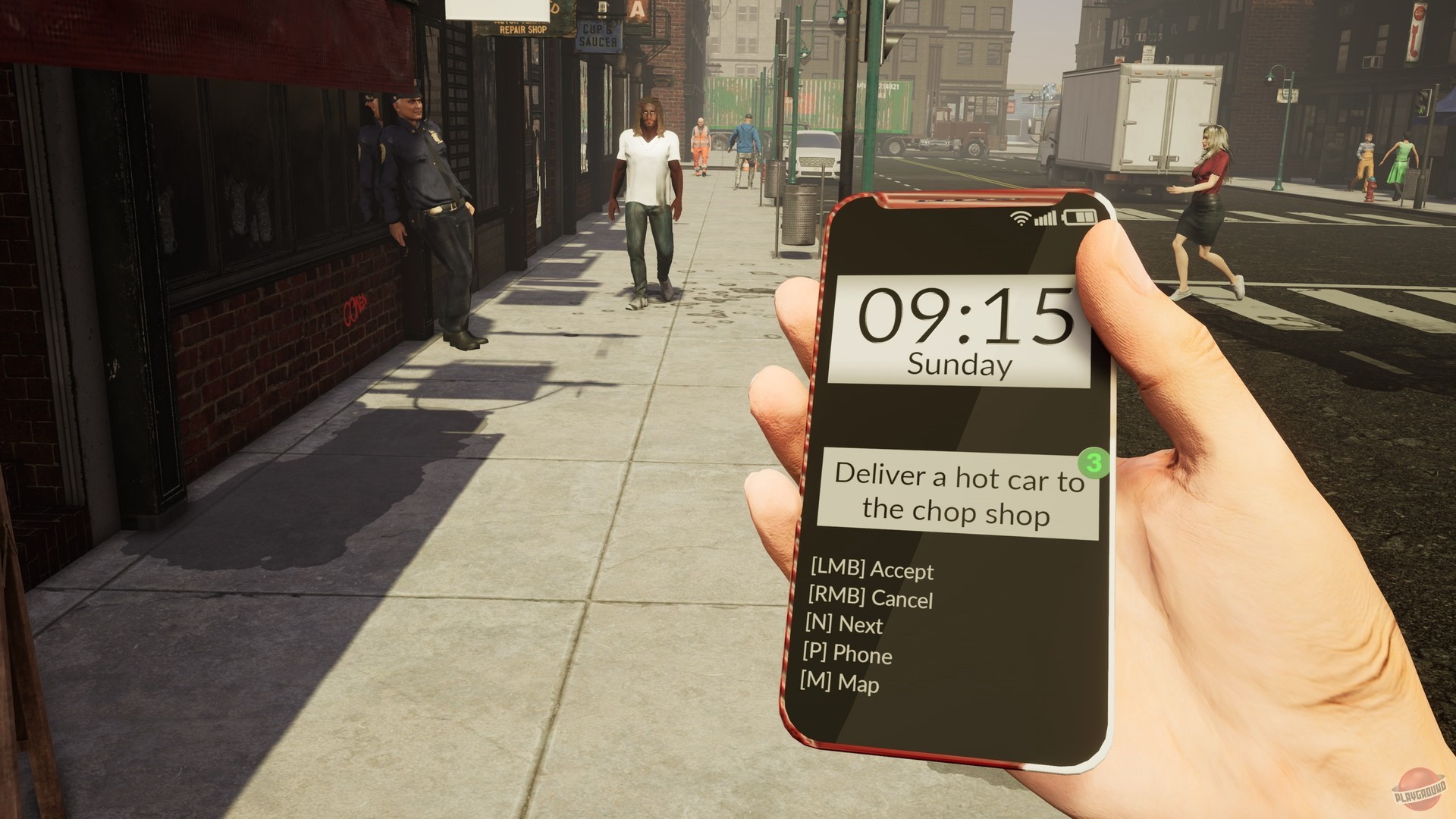The width and height of the screenshot is (1456, 819).
Task: Select the Sunday label under the clock
Action: click(960, 364)
